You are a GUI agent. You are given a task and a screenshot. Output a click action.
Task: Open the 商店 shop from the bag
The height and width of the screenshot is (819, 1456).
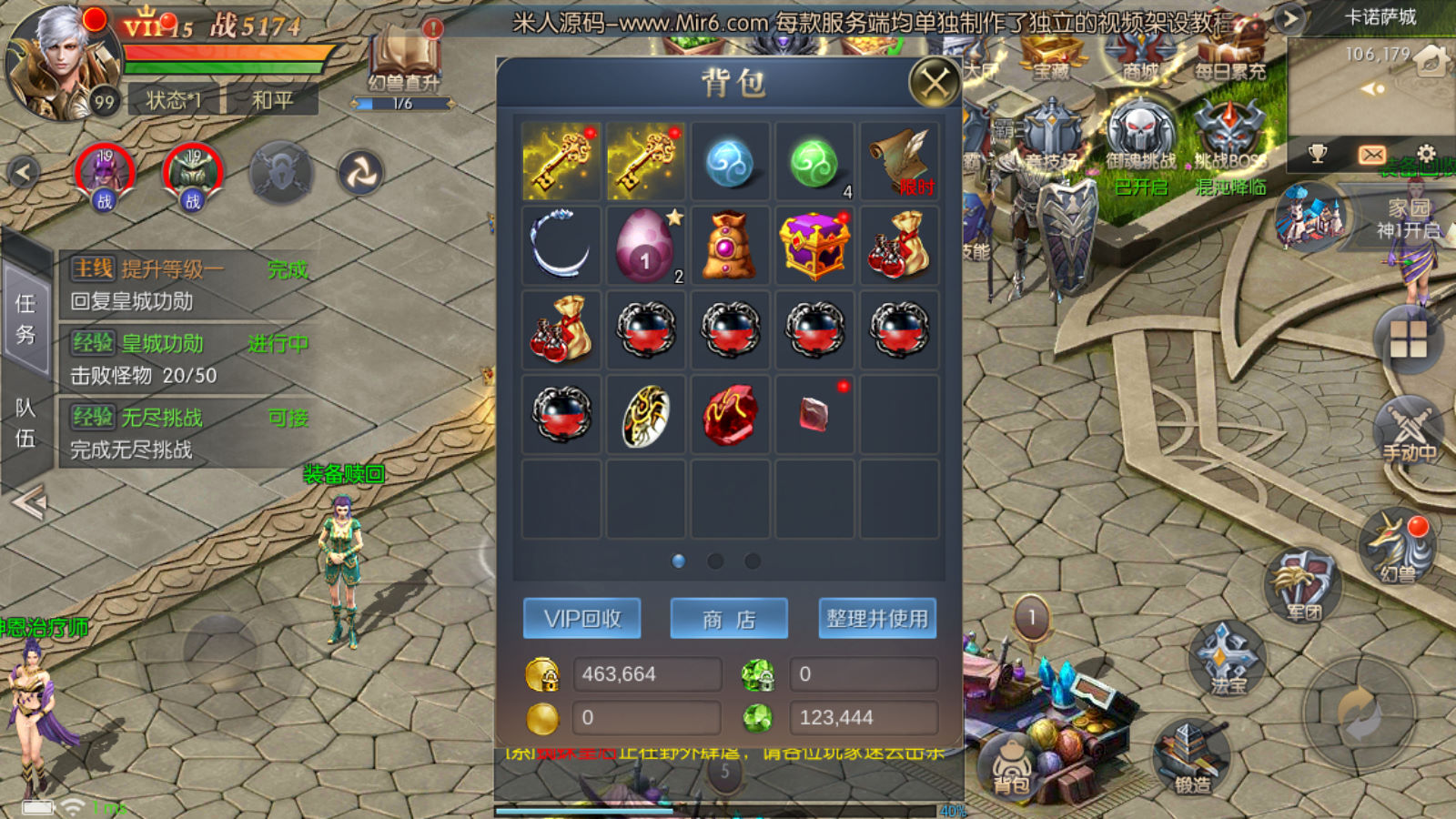(x=729, y=619)
